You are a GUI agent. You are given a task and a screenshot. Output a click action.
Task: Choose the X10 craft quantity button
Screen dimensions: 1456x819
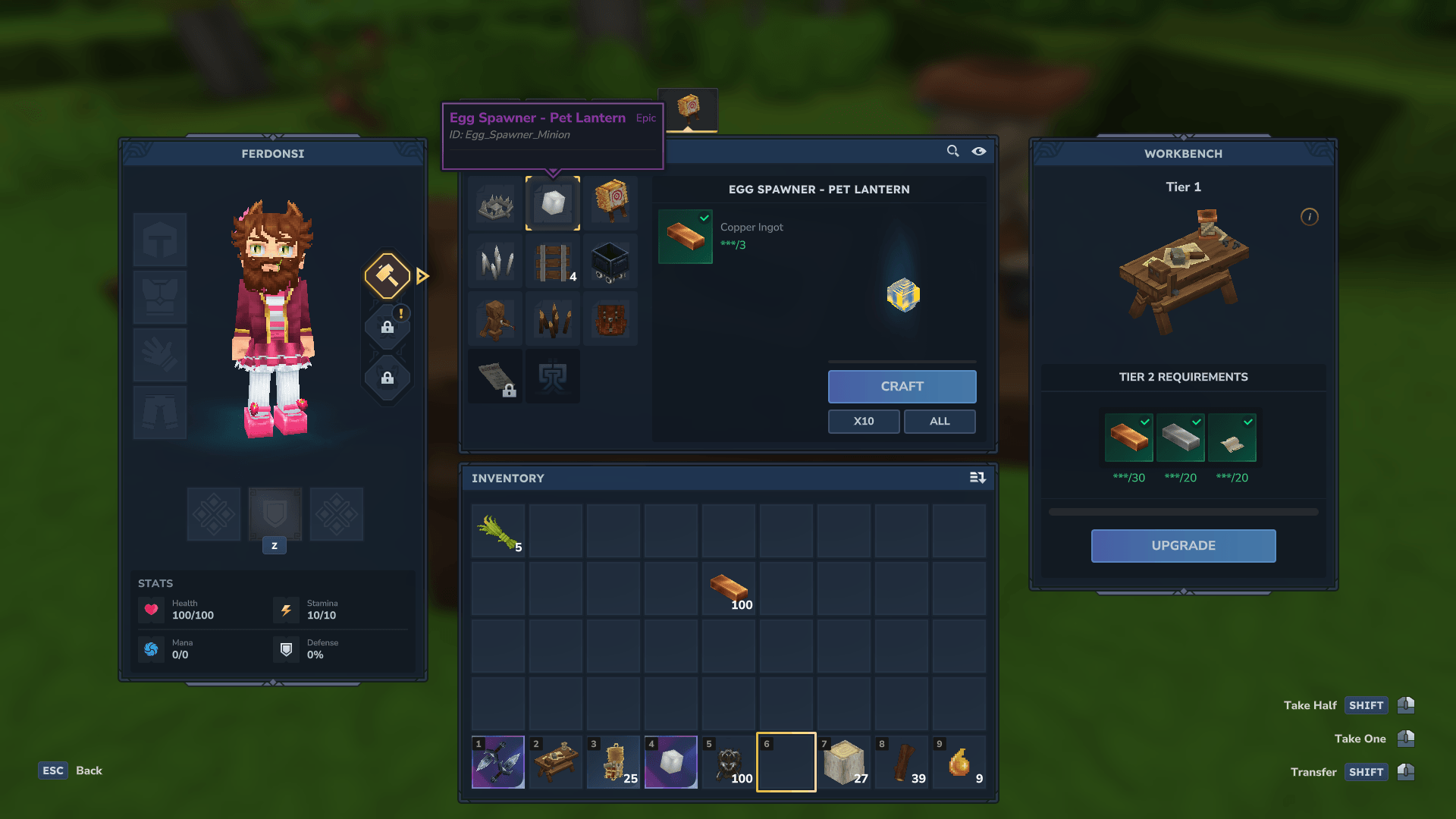[863, 421]
